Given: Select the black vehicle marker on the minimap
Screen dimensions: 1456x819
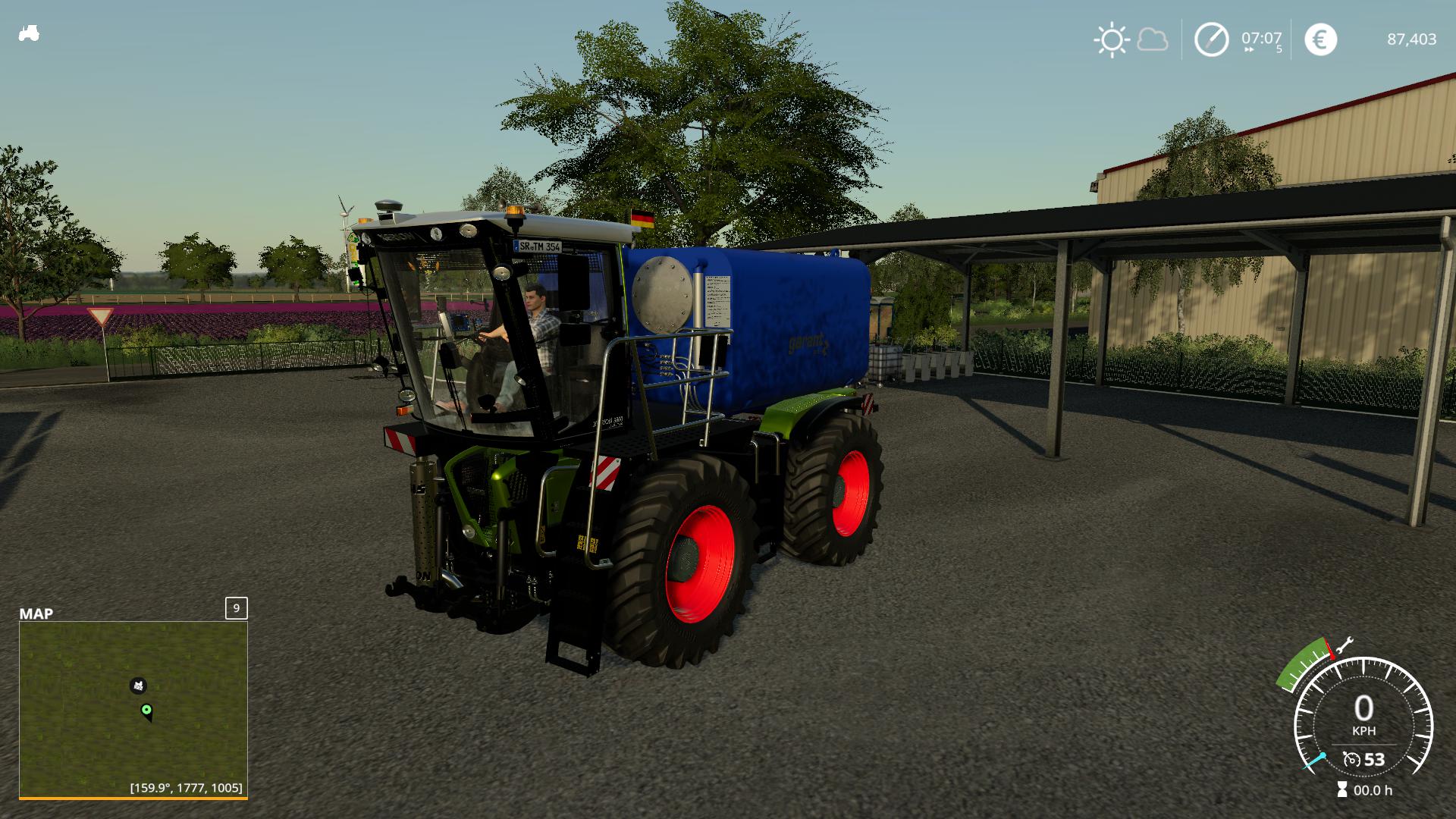Looking at the screenshot, I should point(138,686).
